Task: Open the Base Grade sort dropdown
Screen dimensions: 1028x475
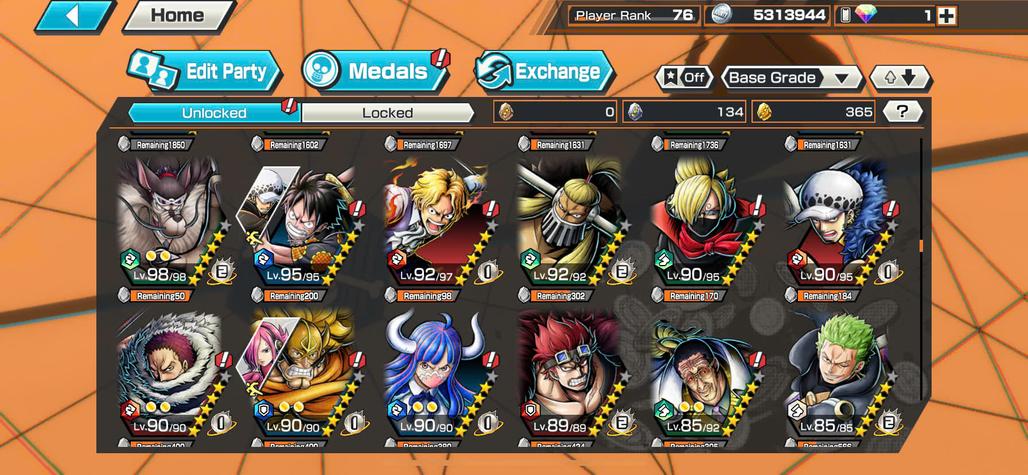Action: [789, 78]
